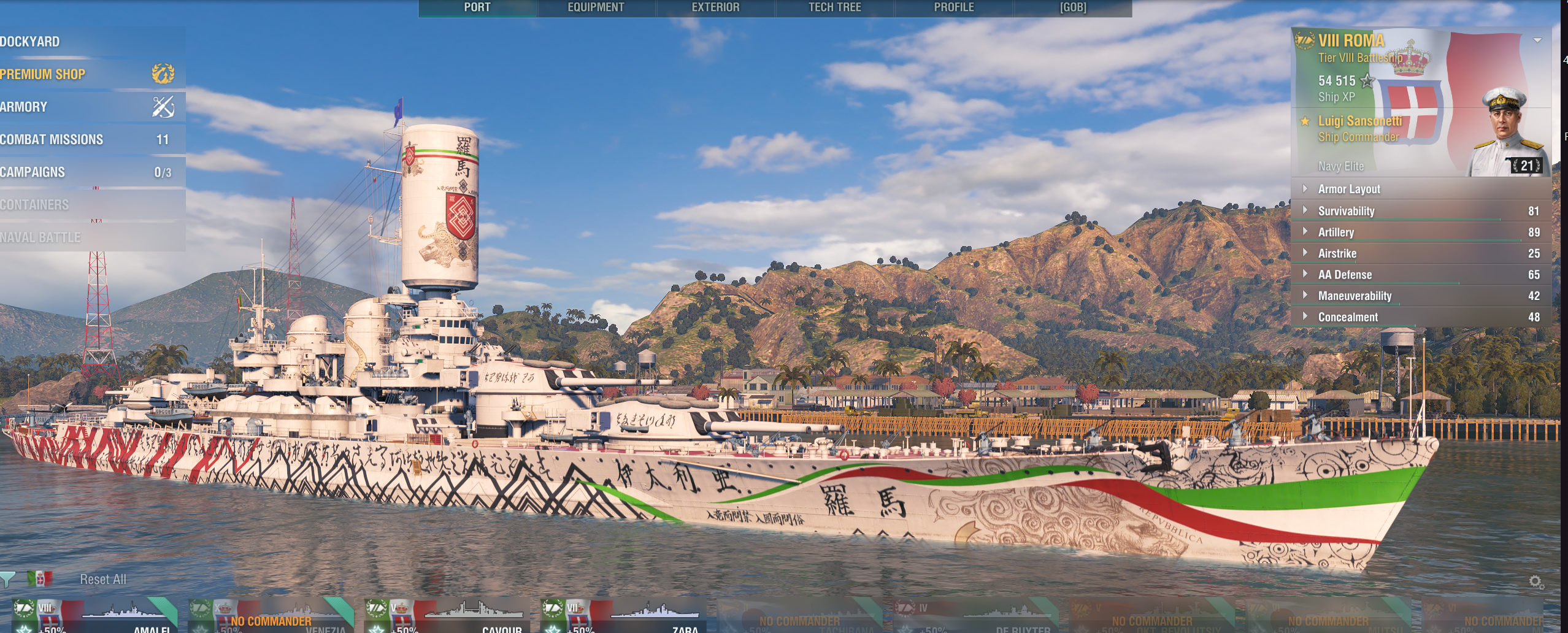View Combat Missions list

pos(52,139)
